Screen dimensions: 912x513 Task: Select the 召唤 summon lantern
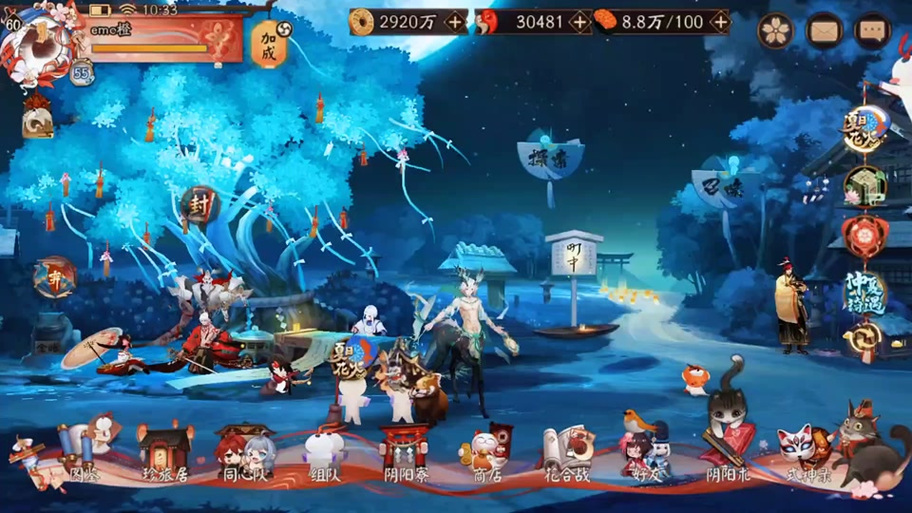click(x=727, y=186)
